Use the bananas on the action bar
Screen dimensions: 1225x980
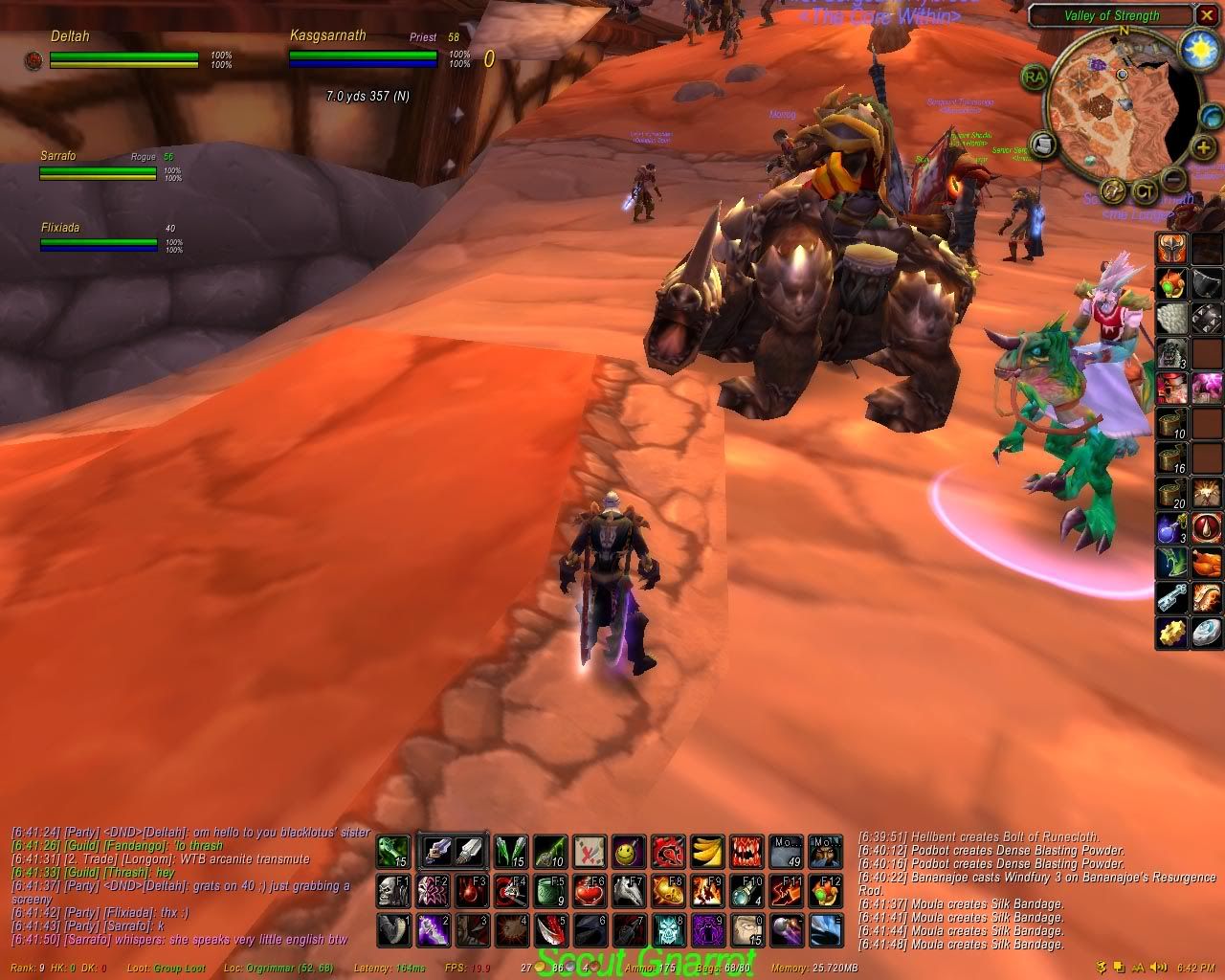(x=706, y=850)
